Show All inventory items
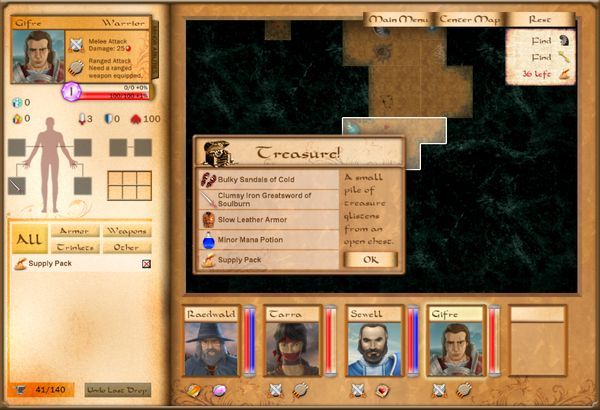The width and height of the screenshot is (600, 410). pyautogui.click(x=29, y=239)
